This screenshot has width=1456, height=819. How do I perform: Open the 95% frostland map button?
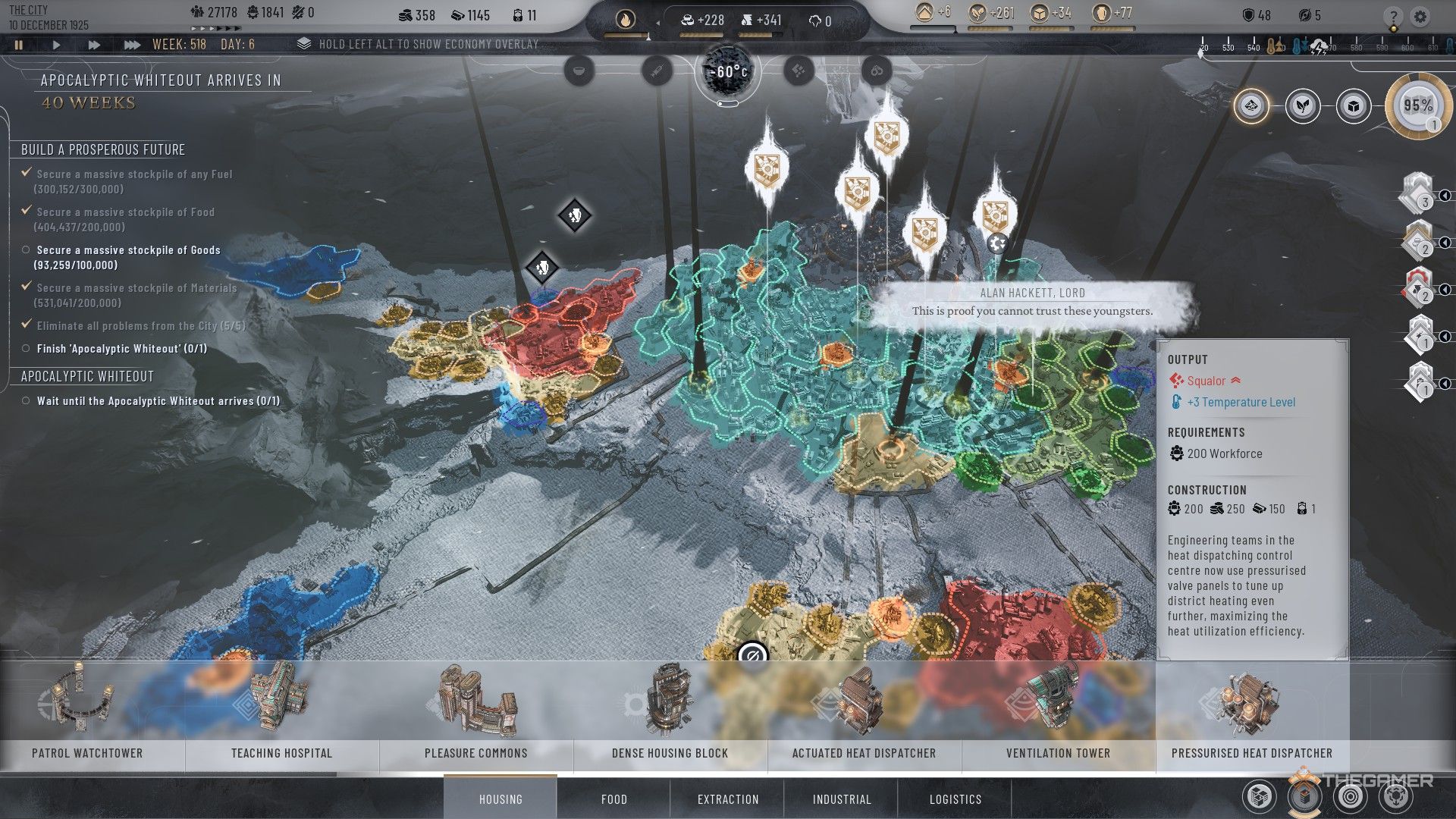pos(1417,106)
